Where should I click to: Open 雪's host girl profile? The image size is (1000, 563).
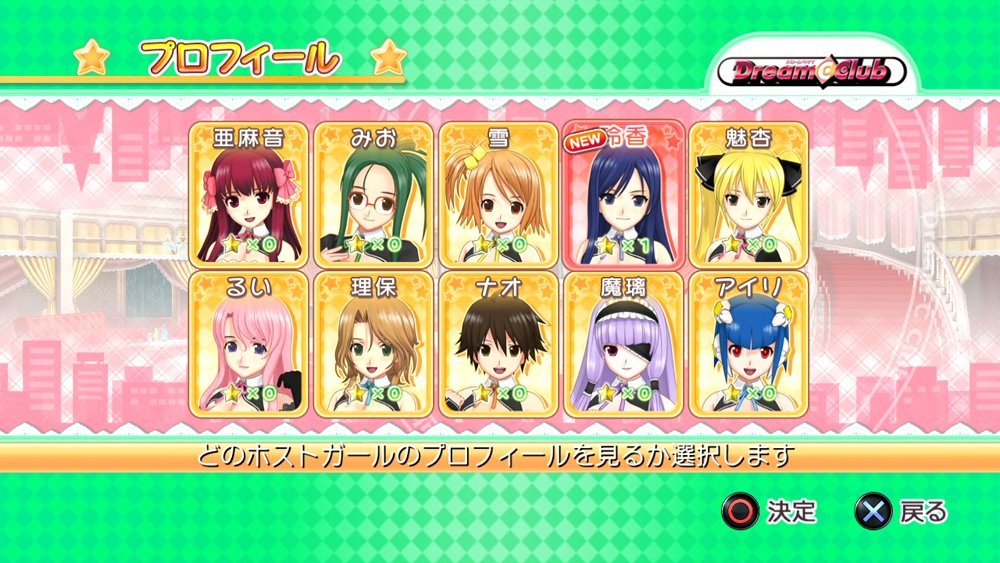498,195
